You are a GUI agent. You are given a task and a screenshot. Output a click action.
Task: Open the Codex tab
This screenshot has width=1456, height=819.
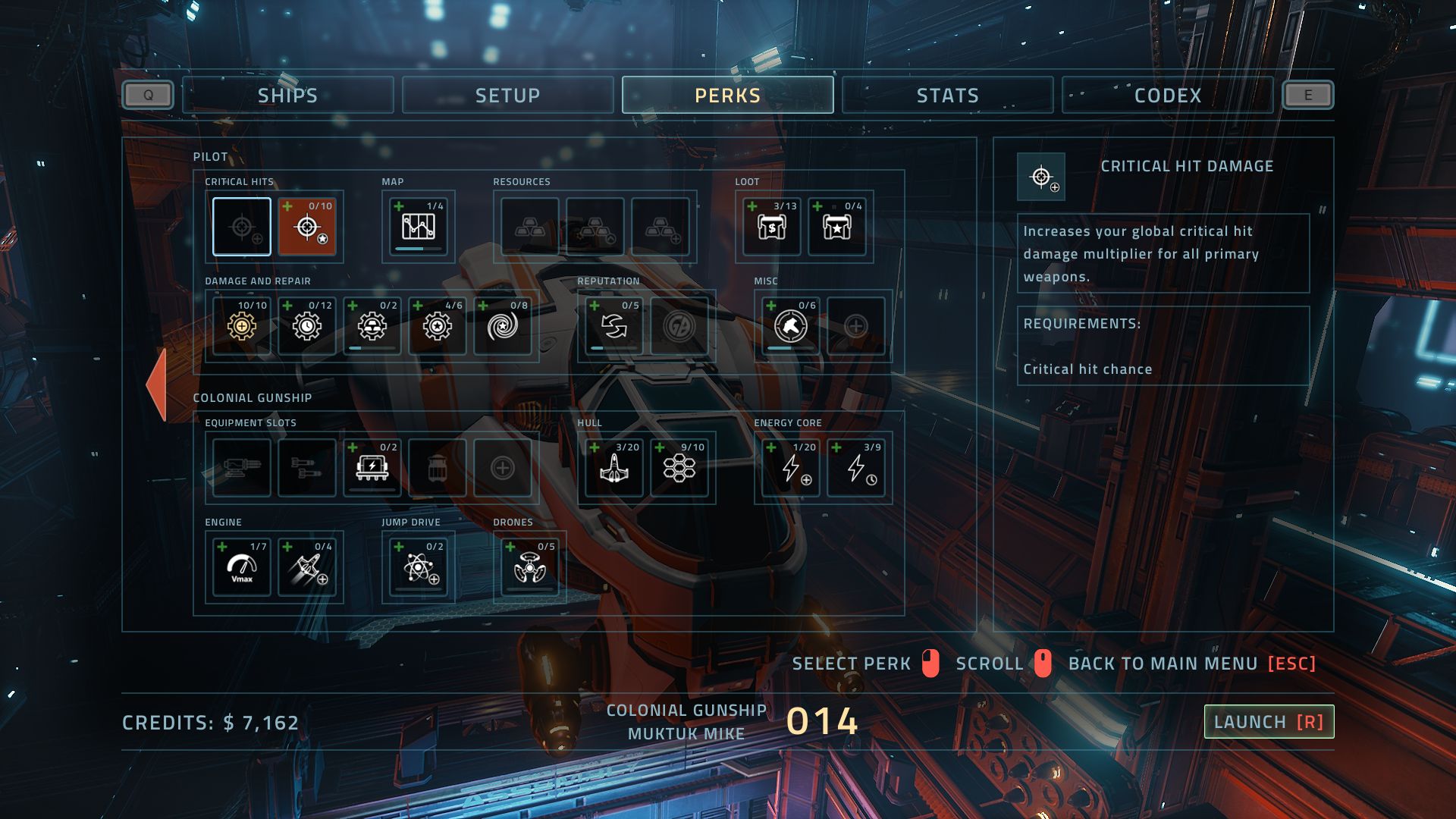point(1167,96)
